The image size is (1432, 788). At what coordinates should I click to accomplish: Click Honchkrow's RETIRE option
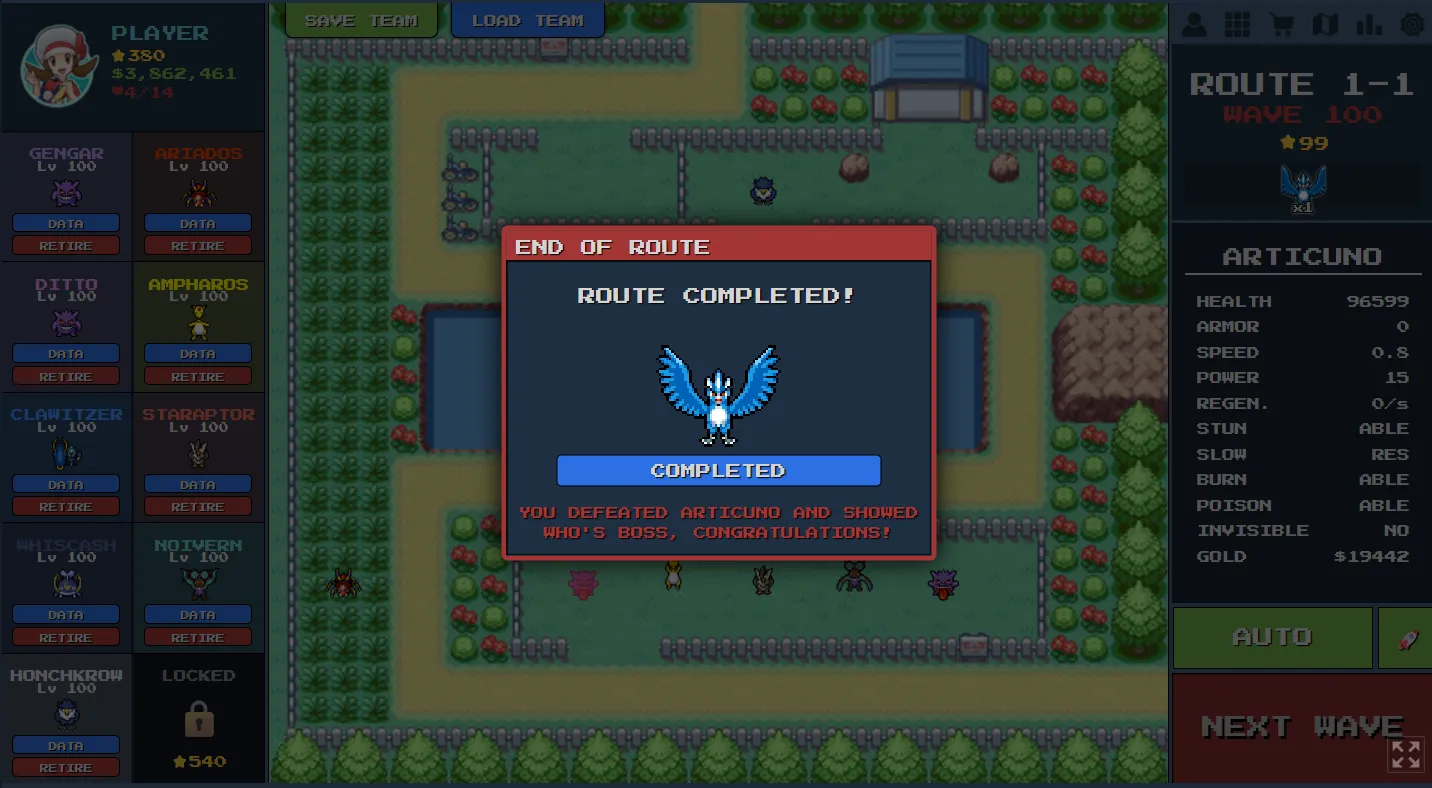click(x=65, y=767)
